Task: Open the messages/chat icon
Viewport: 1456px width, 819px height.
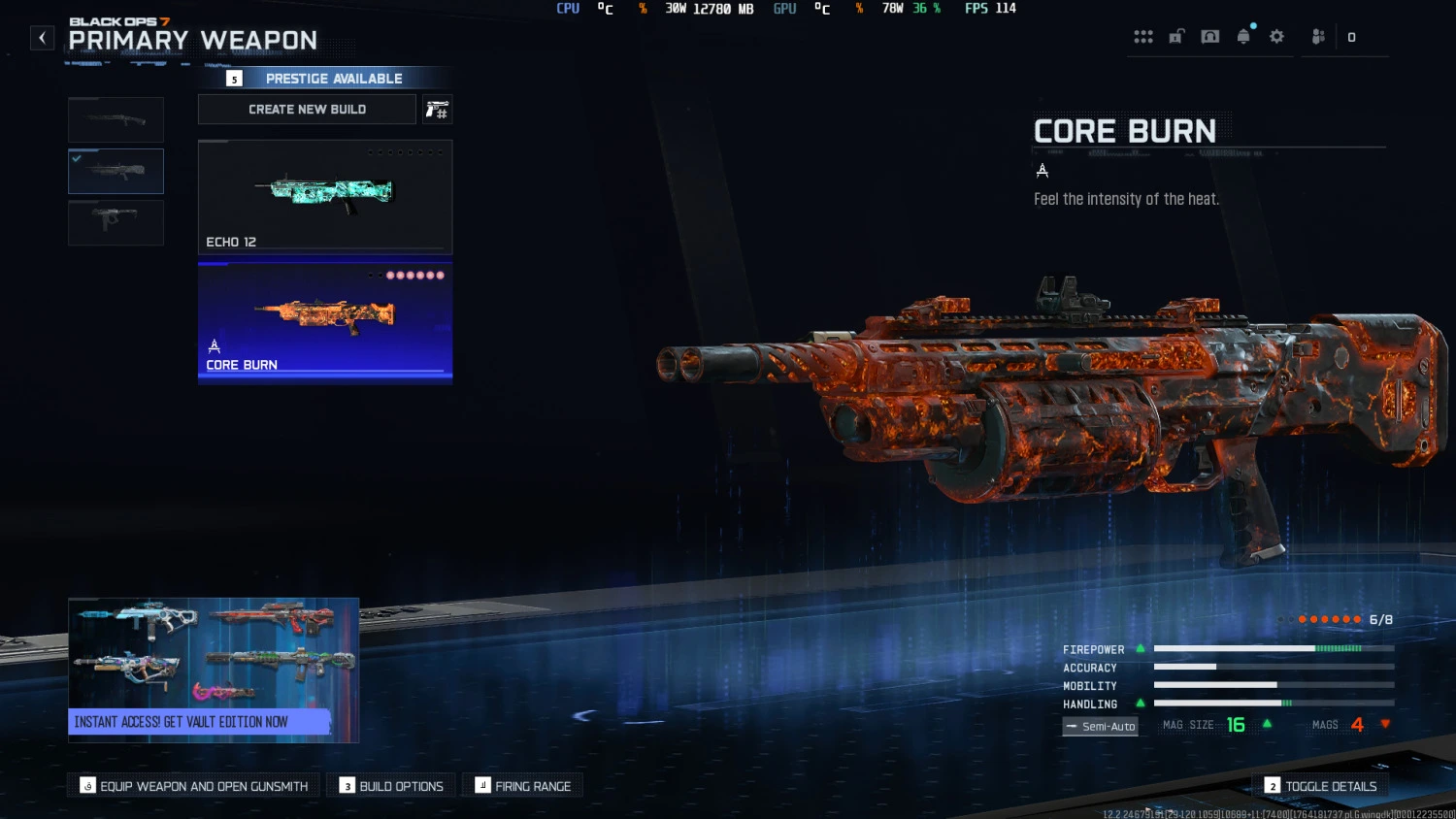Action: pyautogui.click(x=1209, y=37)
